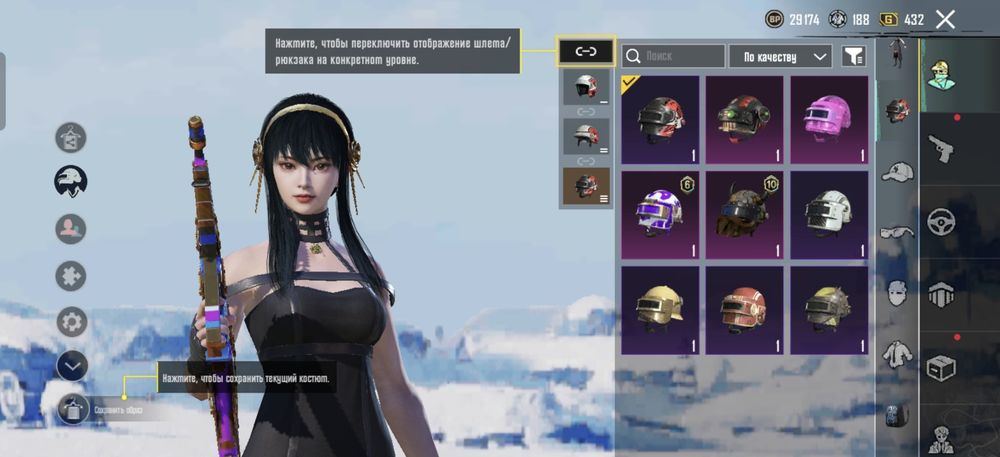The image size is (1000, 457).
Task: Click the search field above the helmets
Action: click(673, 56)
